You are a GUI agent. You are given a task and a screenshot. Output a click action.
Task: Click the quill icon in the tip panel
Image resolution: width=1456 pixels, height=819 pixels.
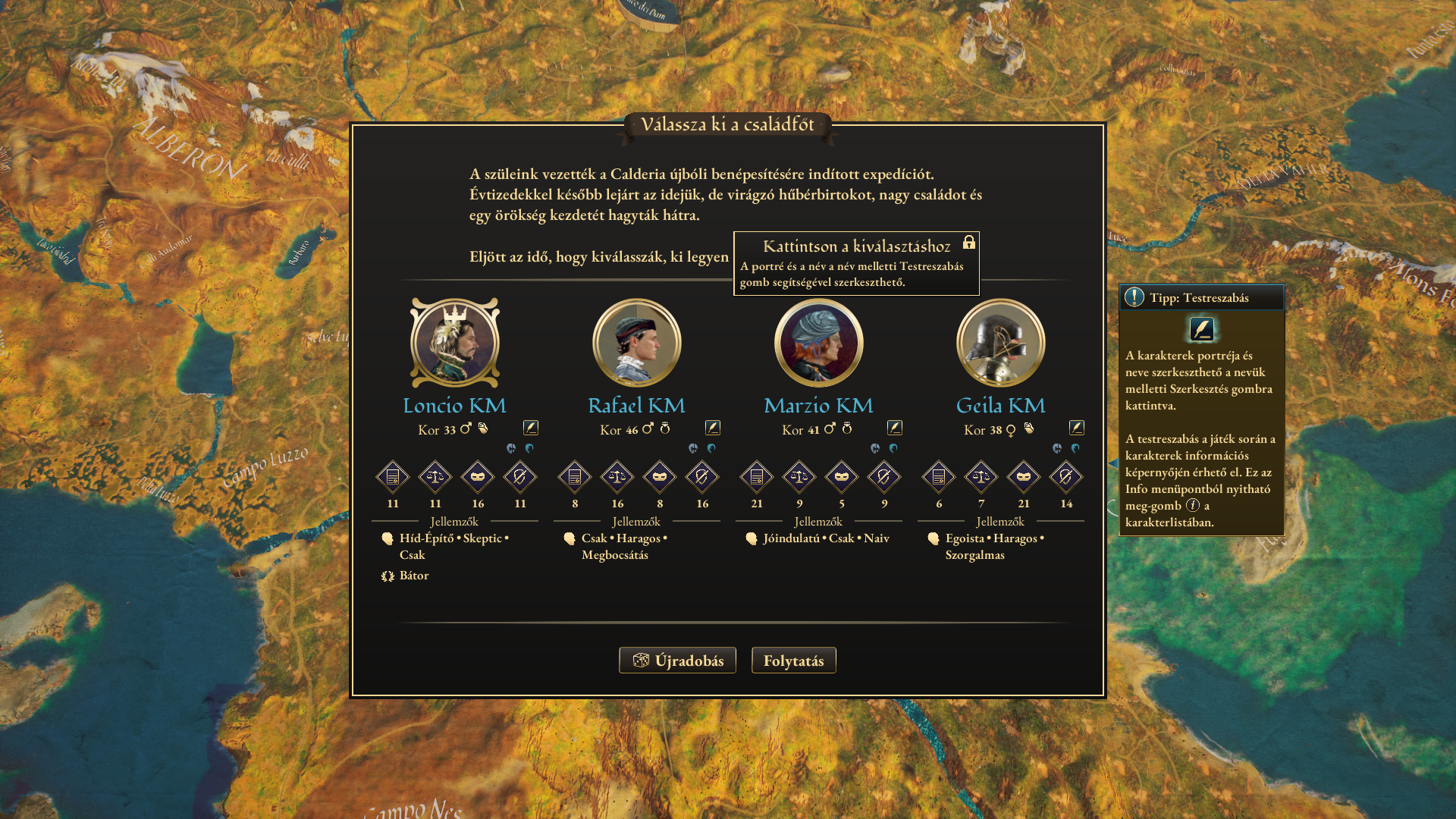coord(1202,329)
